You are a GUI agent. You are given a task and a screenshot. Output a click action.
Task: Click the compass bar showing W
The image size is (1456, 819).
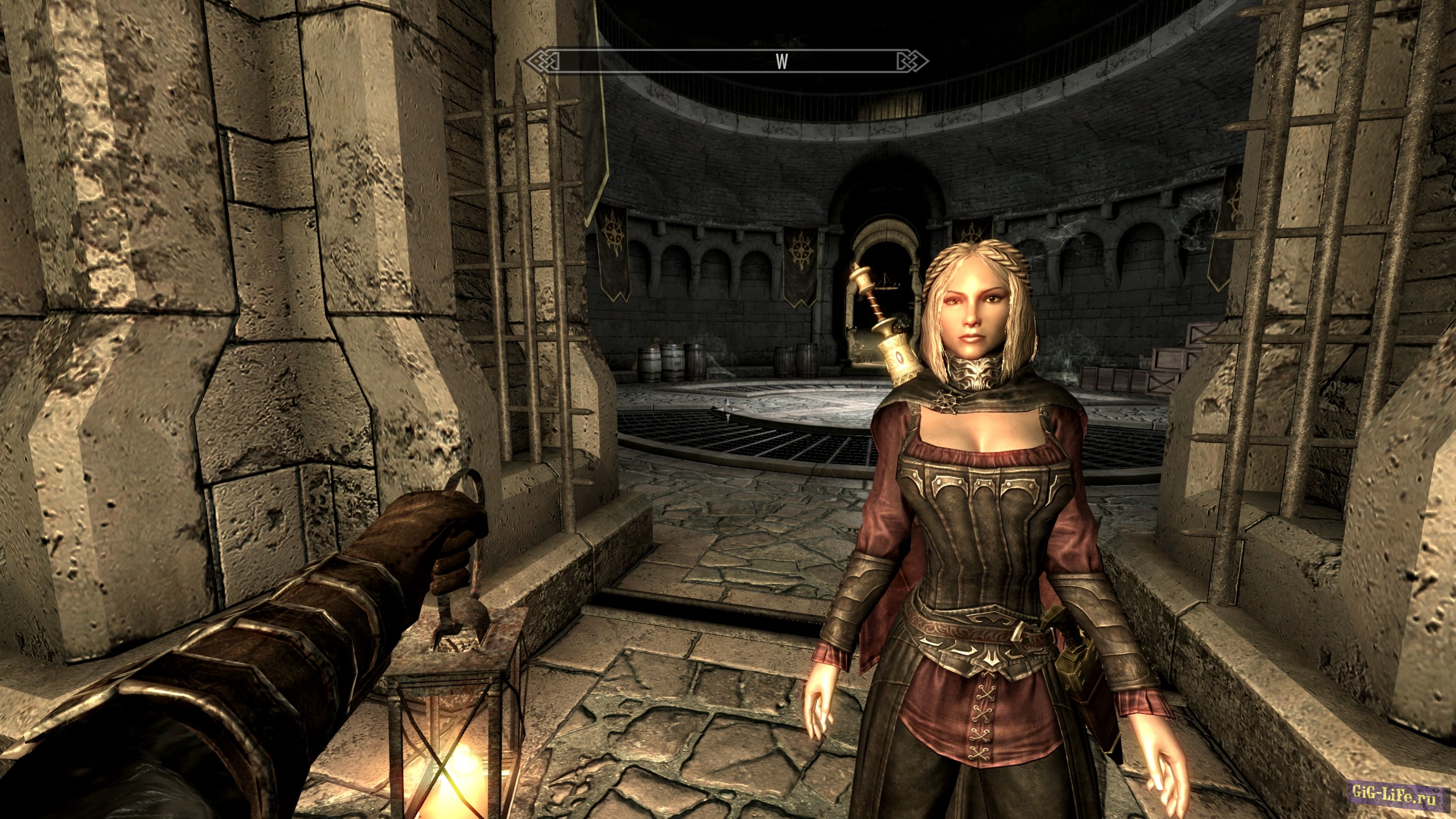tap(726, 61)
